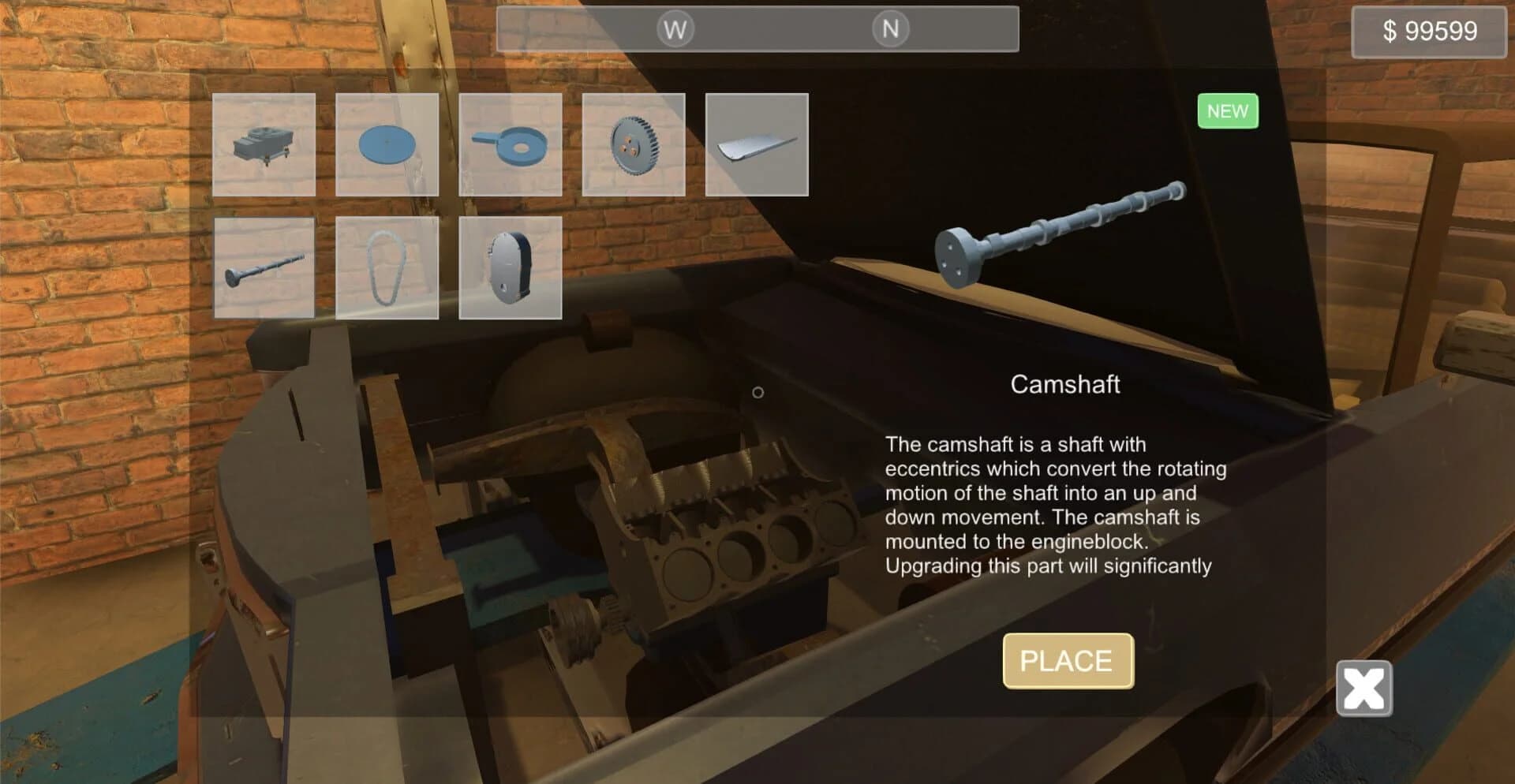Screen dimensions: 1515x784
Task: Click the center aiming reticle dot
Action: pos(758,391)
